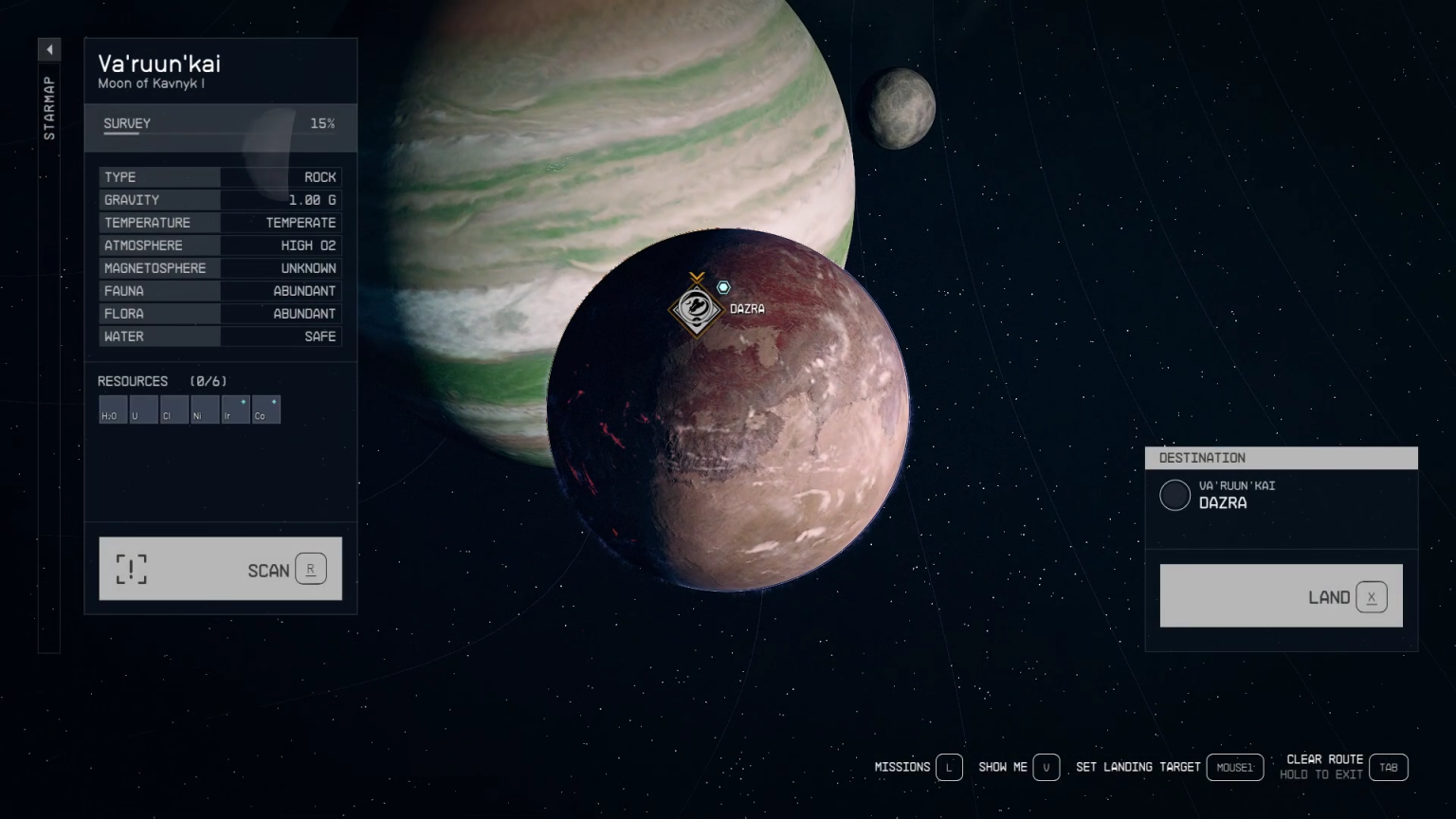Select the Dazra settlement icon on the moon
The image size is (1456, 819).
[x=697, y=309]
